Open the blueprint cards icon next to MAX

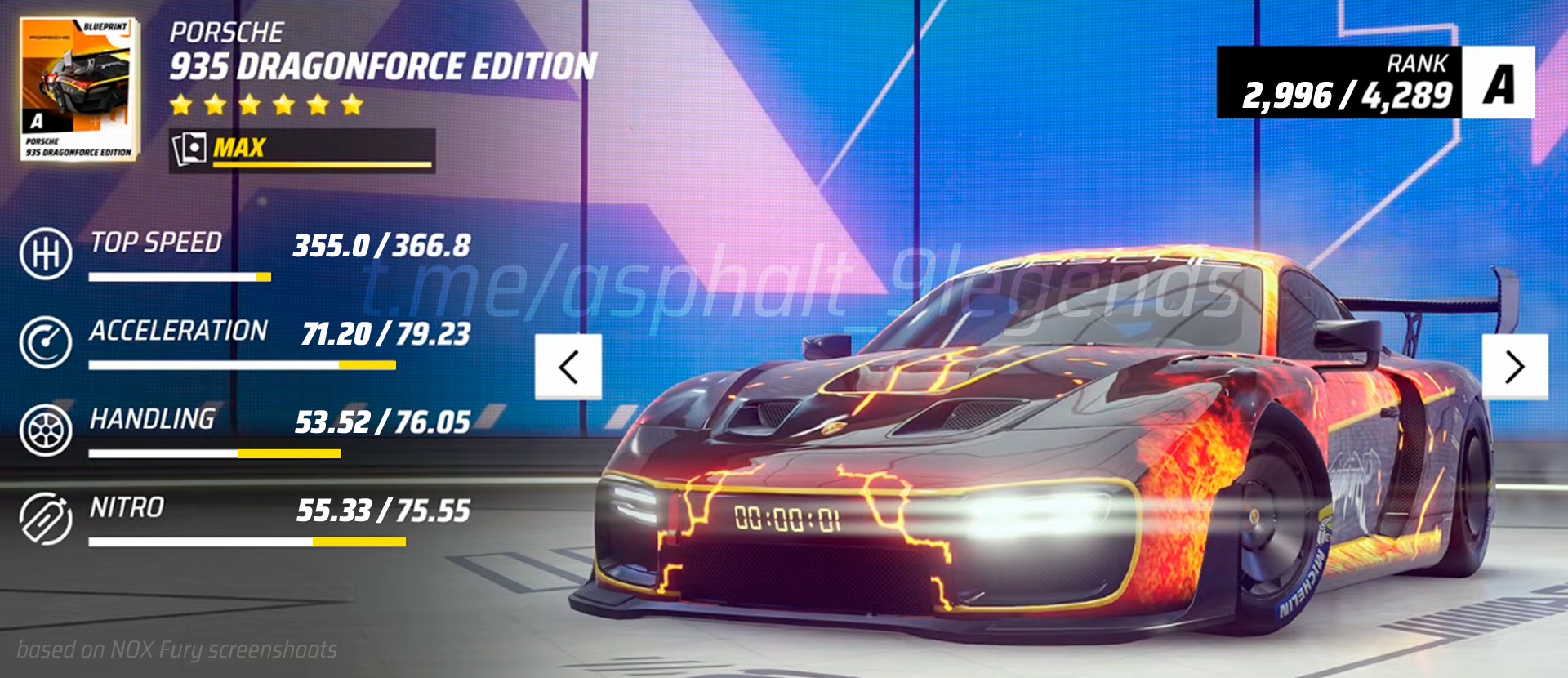click(x=189, y=148)
